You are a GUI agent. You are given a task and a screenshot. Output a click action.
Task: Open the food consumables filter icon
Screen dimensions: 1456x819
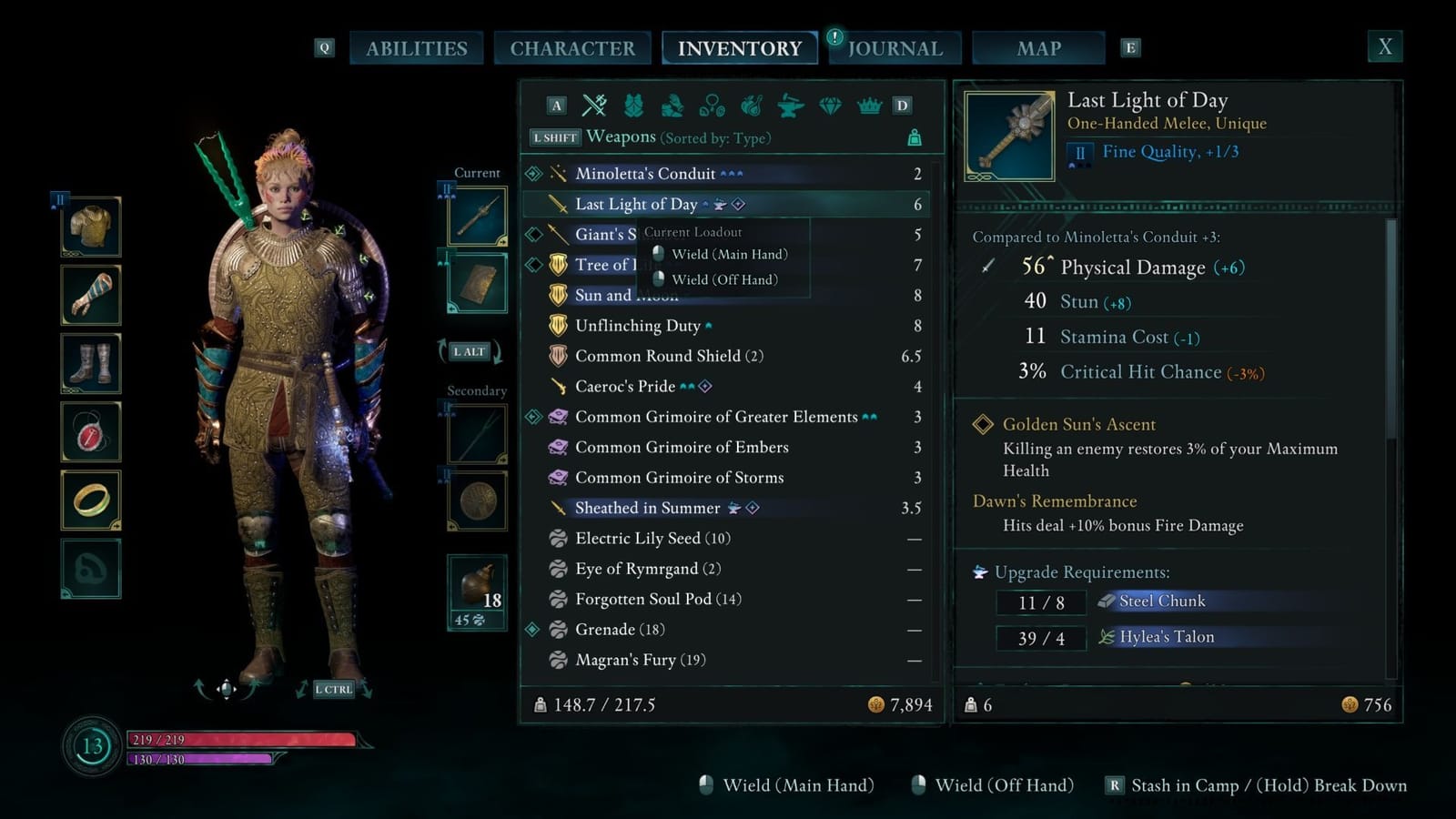pos(751,106)
